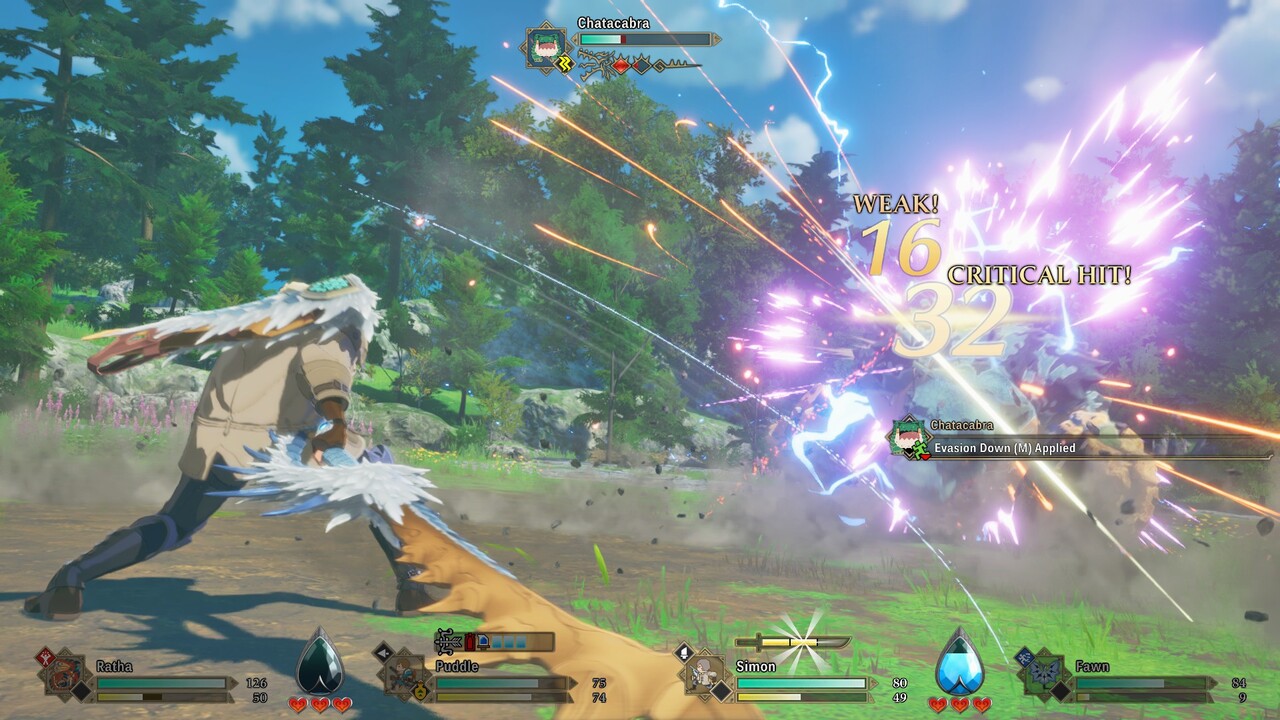Viewport: 1280px width, 720px height.
Task: Open Puddle's bow charge gauge
Action: coord(494,642)
